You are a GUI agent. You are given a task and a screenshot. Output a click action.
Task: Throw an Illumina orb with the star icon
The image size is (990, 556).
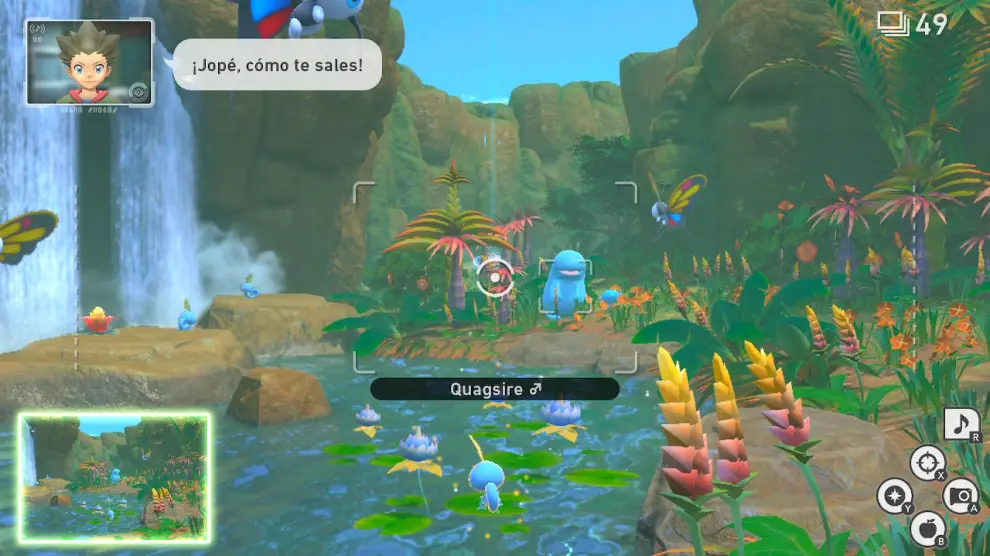[894, 496]
